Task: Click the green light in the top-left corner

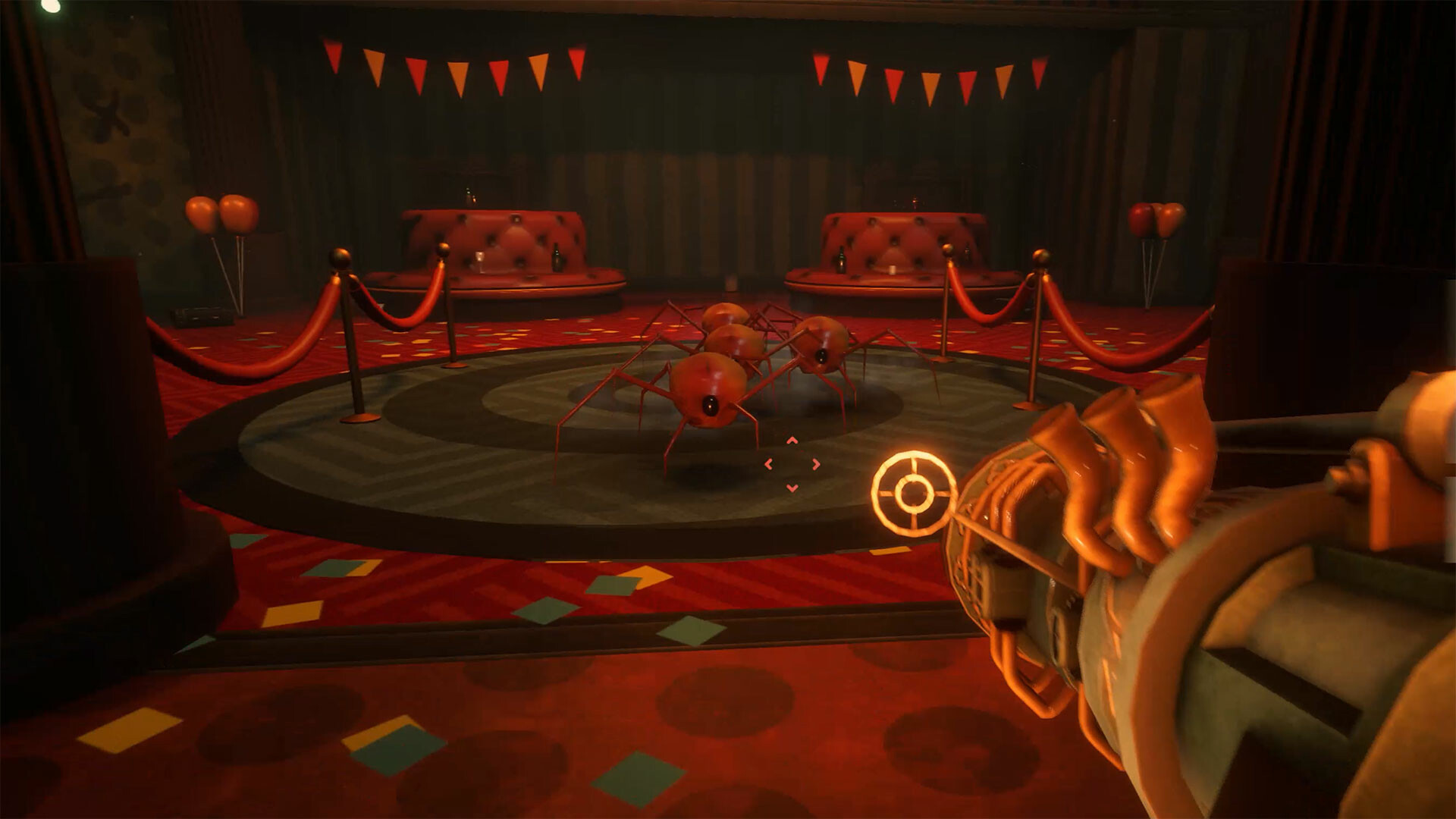Action: [51, 8]
